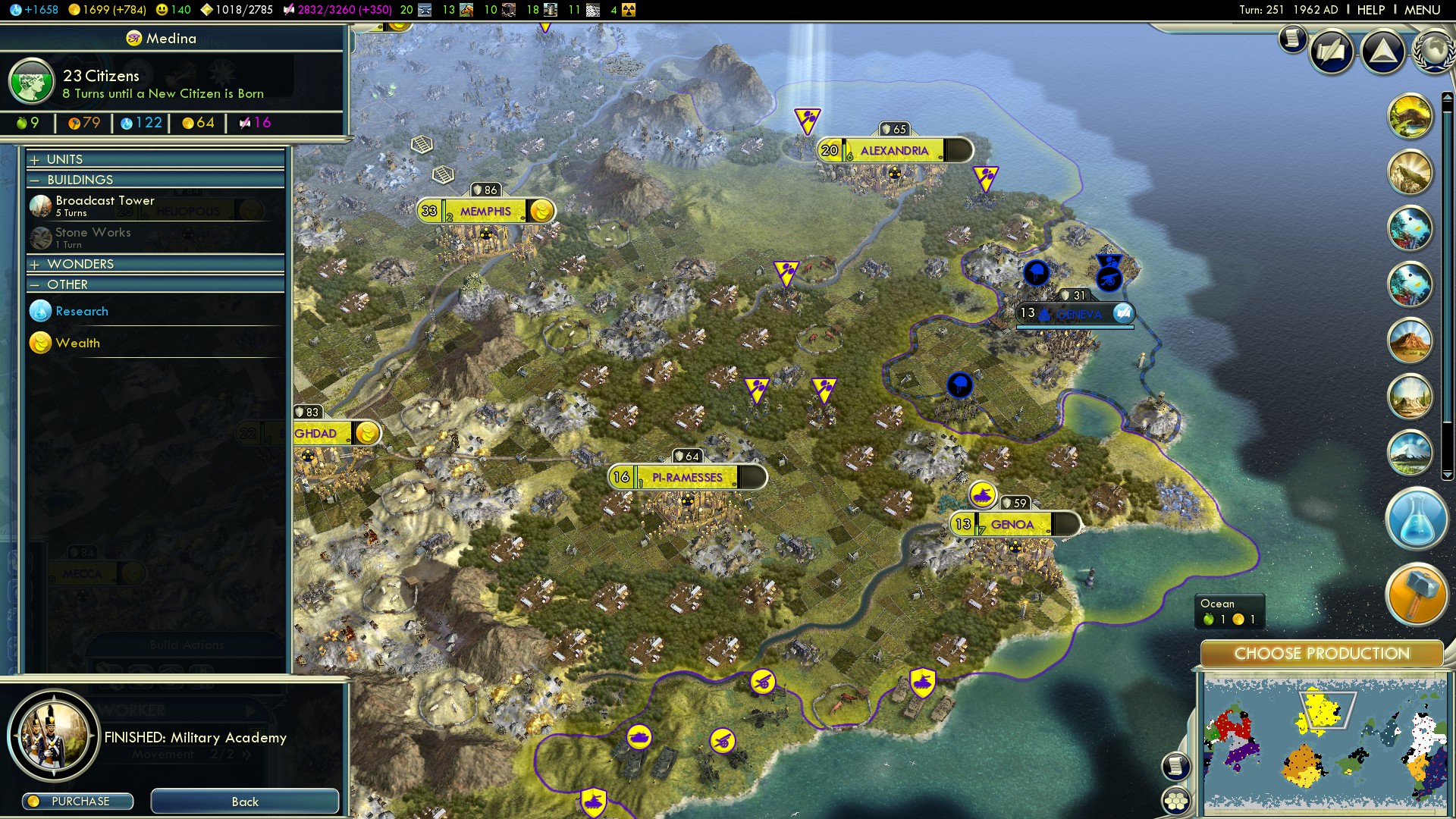Collapse the Buildings section header
This screenshot has width=1456, height=819.
(80, 180)
